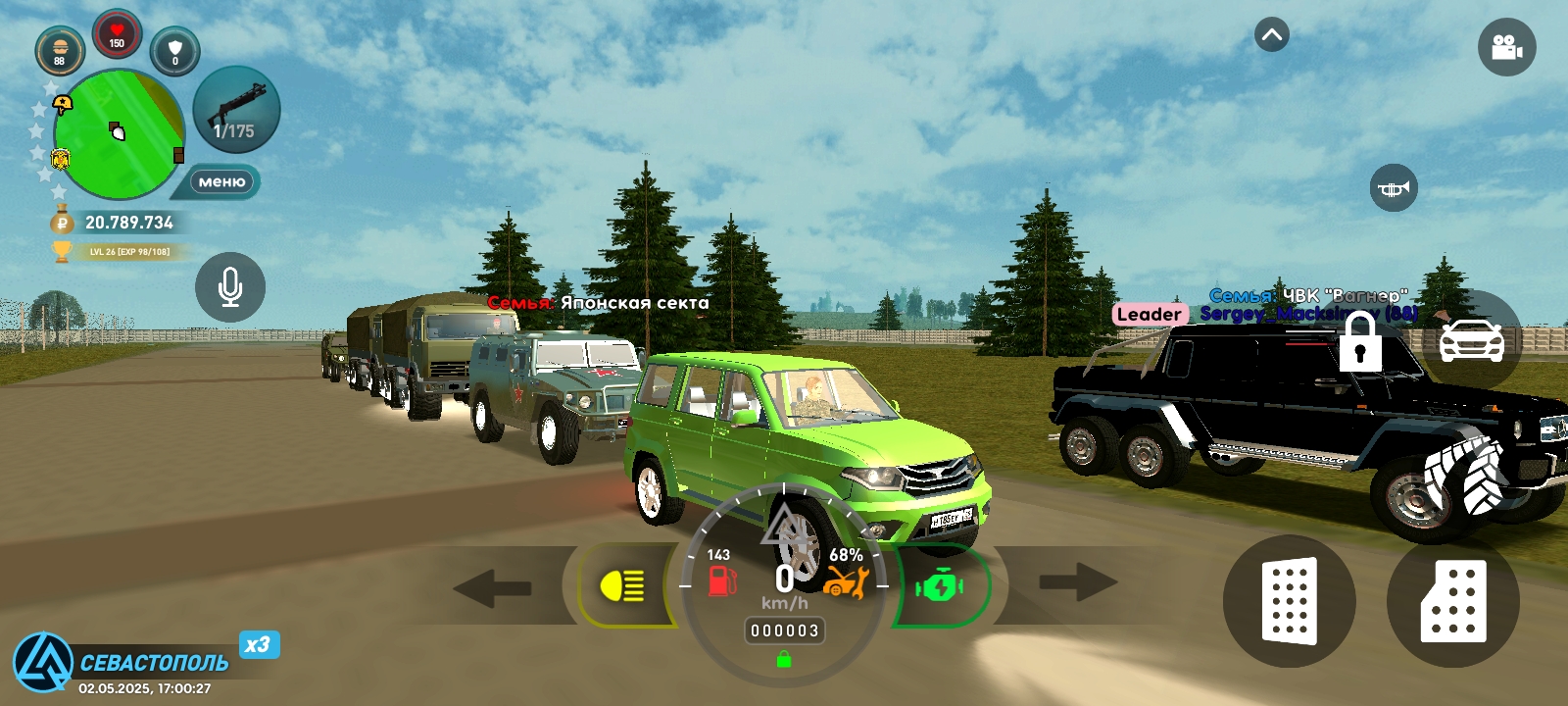
Task: Activate the left turn signal arrow
Action: [492, 589]
